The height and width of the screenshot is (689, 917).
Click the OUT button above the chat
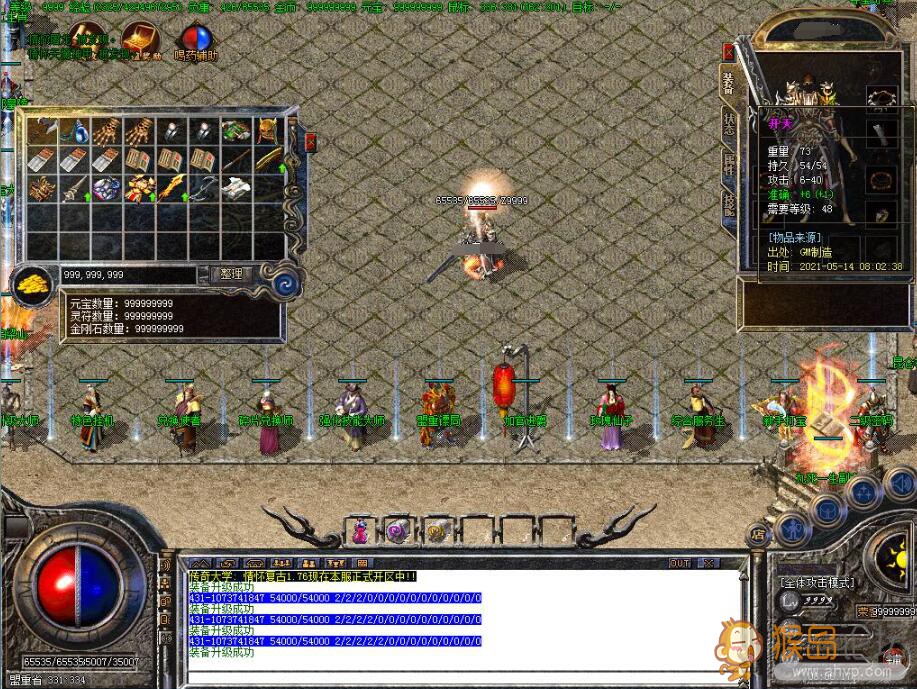click(x=680, y=563)
